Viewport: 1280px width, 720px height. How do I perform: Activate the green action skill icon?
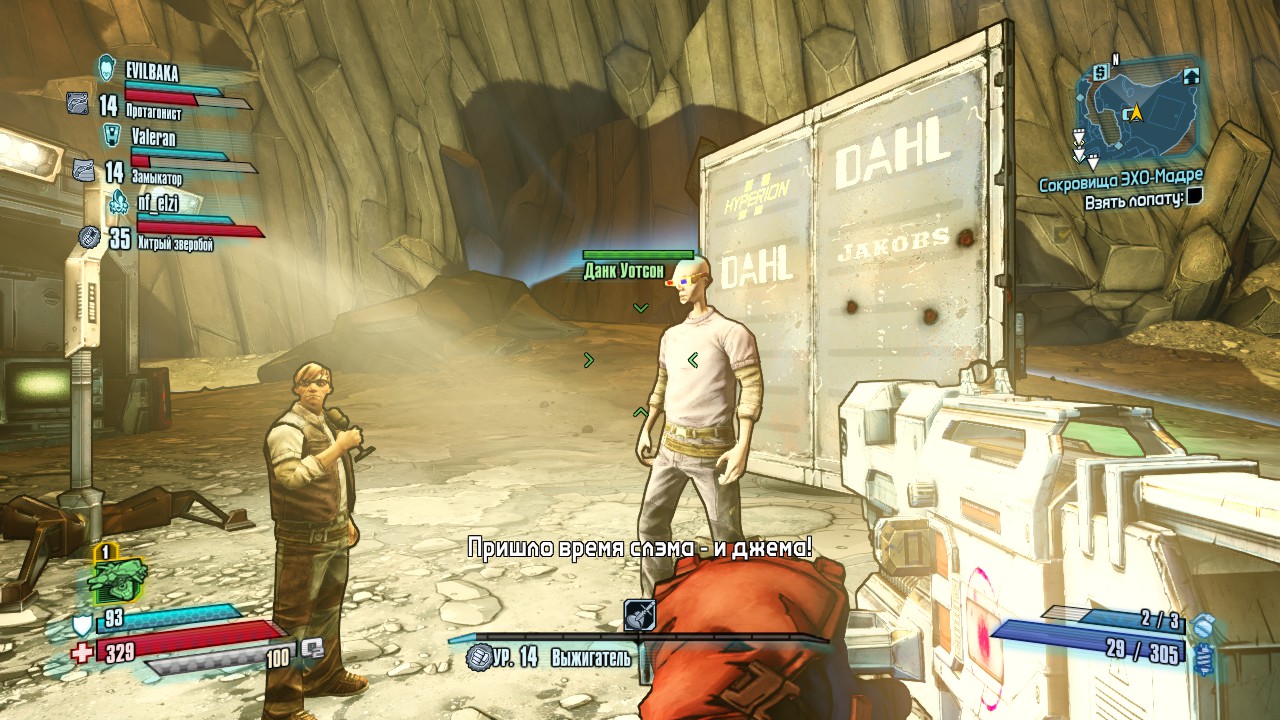(117, 578)
